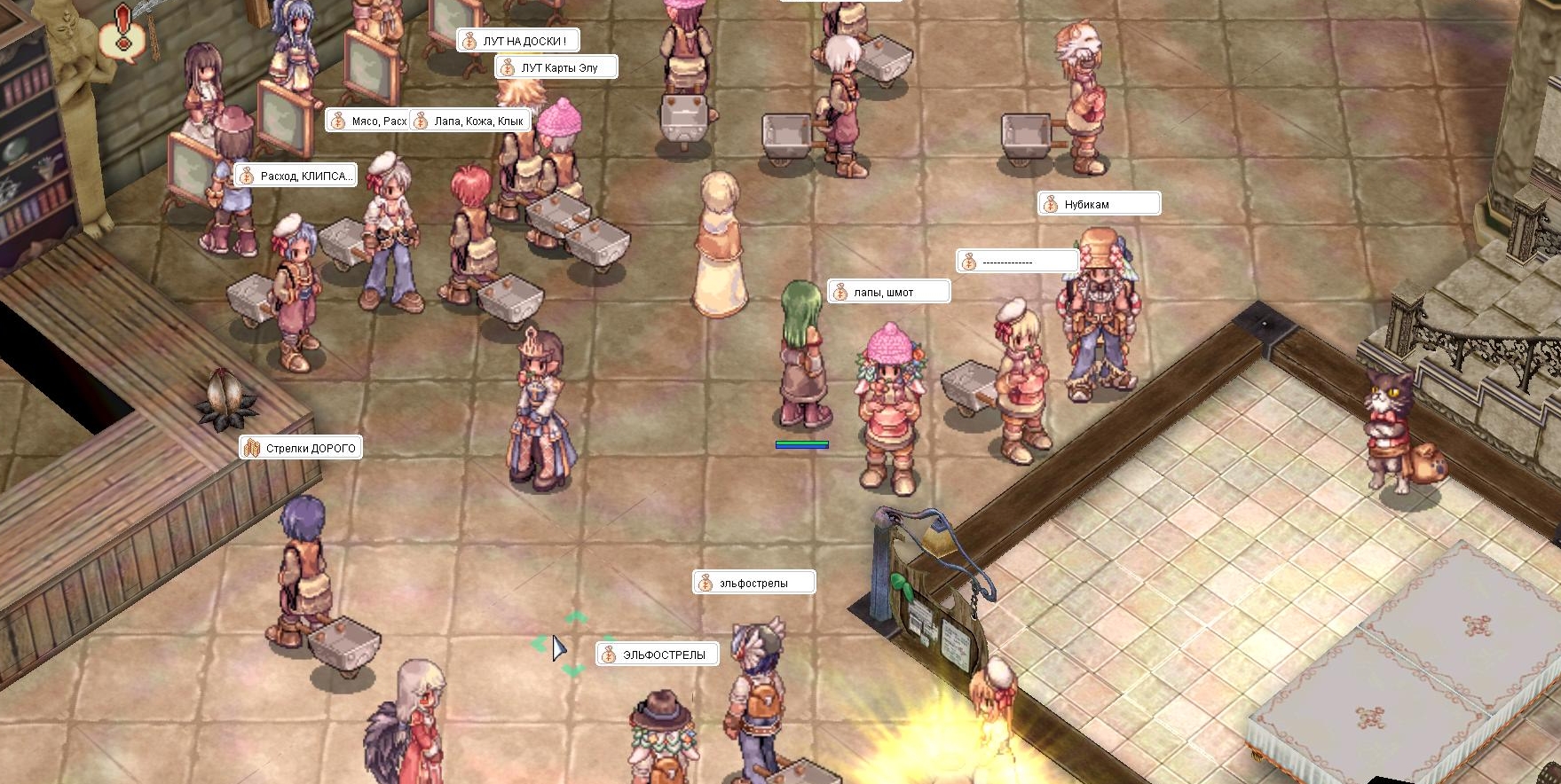Viewport: 1561px width, 784px height.
Task: Open the "Расход, КЛИПСА..." vendor sign
Action: coord(296,176)
